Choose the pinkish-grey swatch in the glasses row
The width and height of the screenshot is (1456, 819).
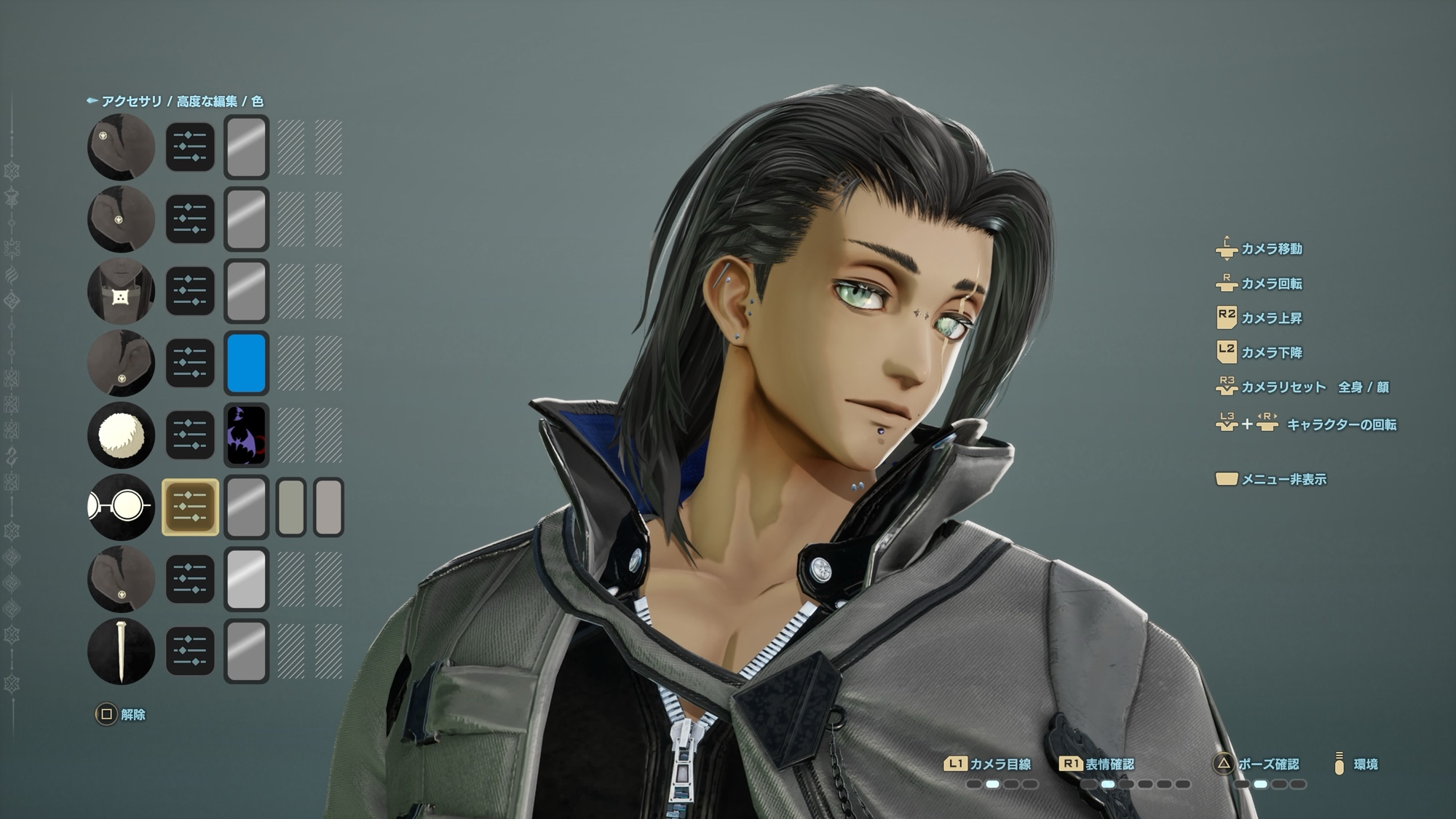[x=328, y=507]
